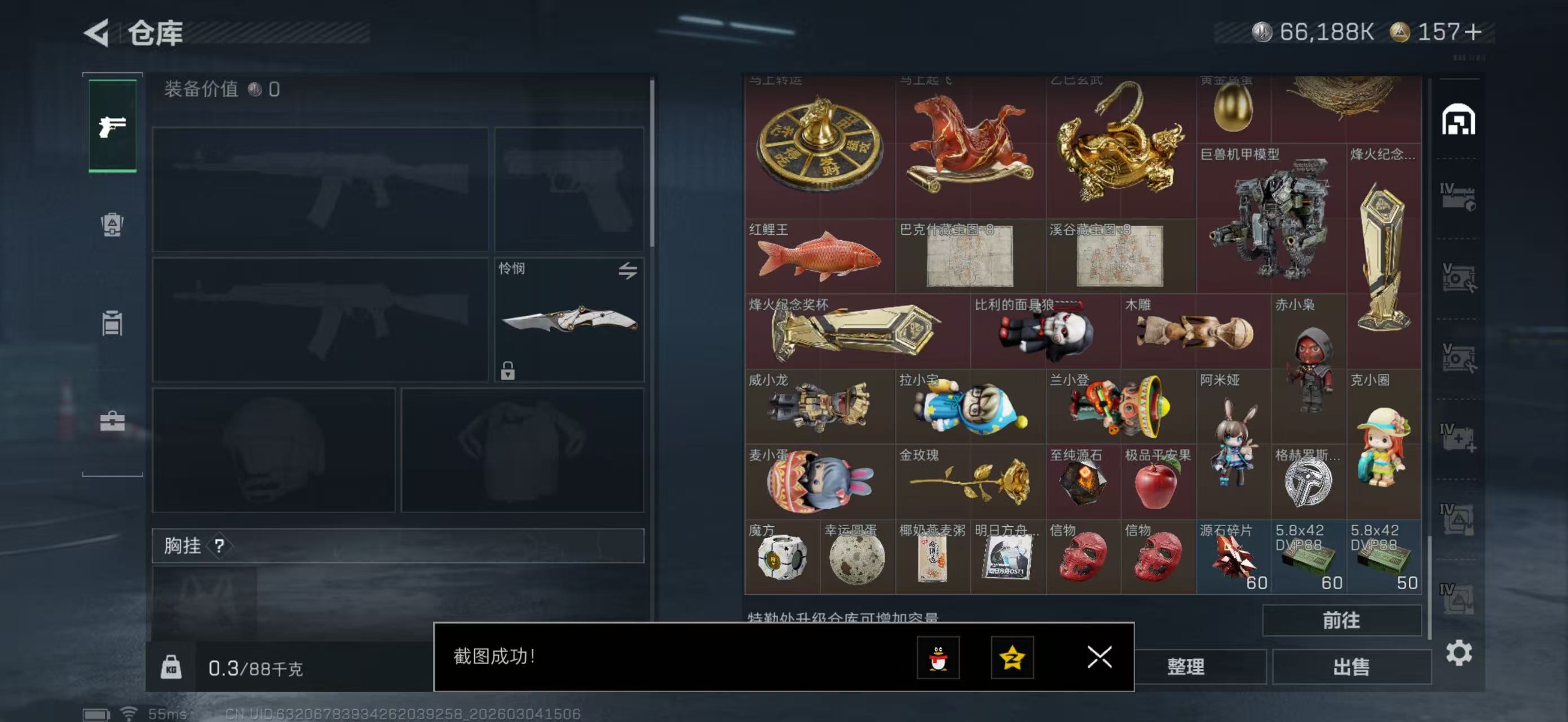
Task: Select the 比利的面具狼 doll item
Action: (1045, 333)
